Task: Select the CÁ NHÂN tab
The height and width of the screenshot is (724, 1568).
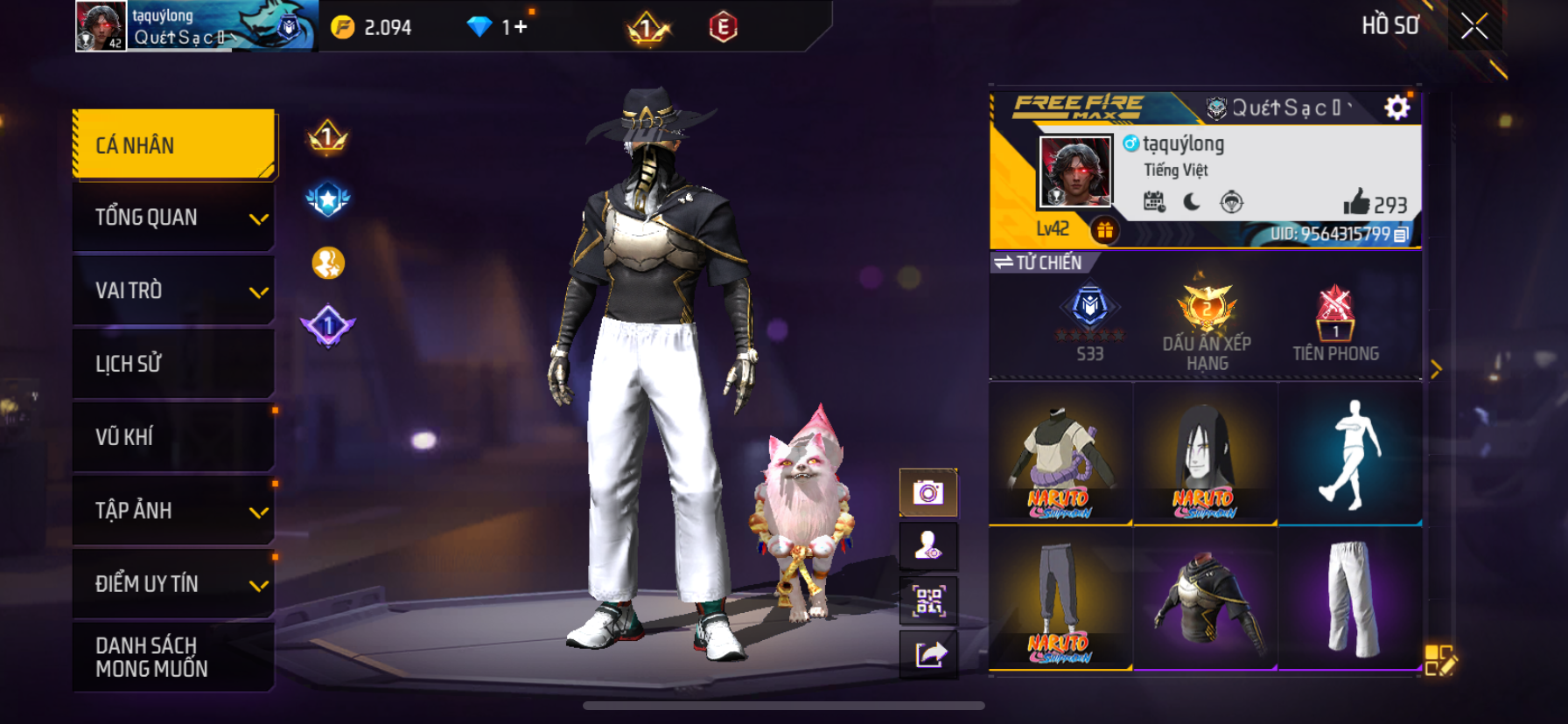Action: tap(174, 145)
